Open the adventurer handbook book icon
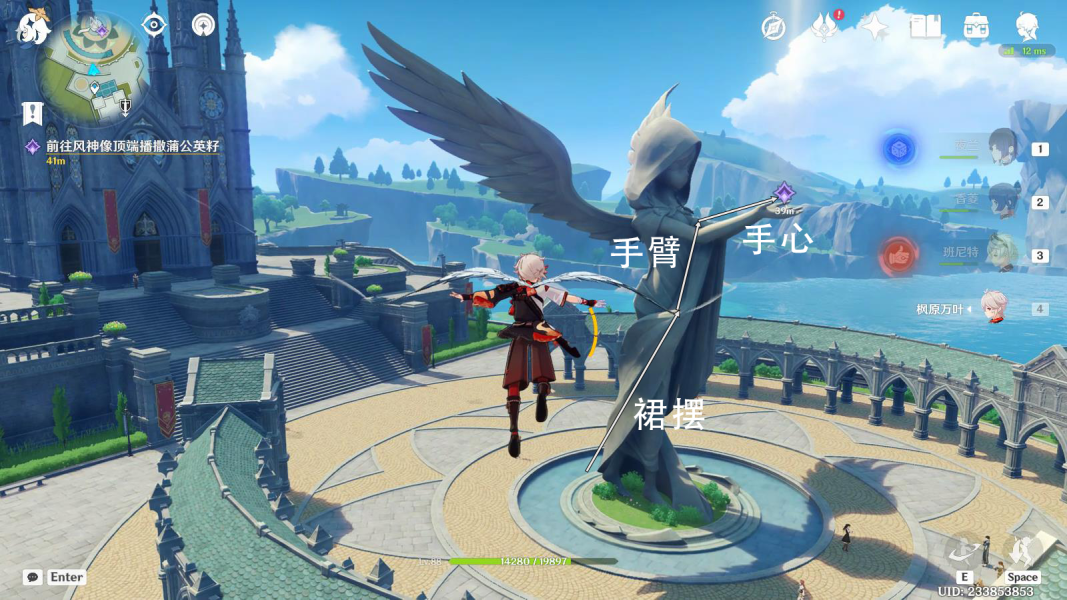 point(925,27)
